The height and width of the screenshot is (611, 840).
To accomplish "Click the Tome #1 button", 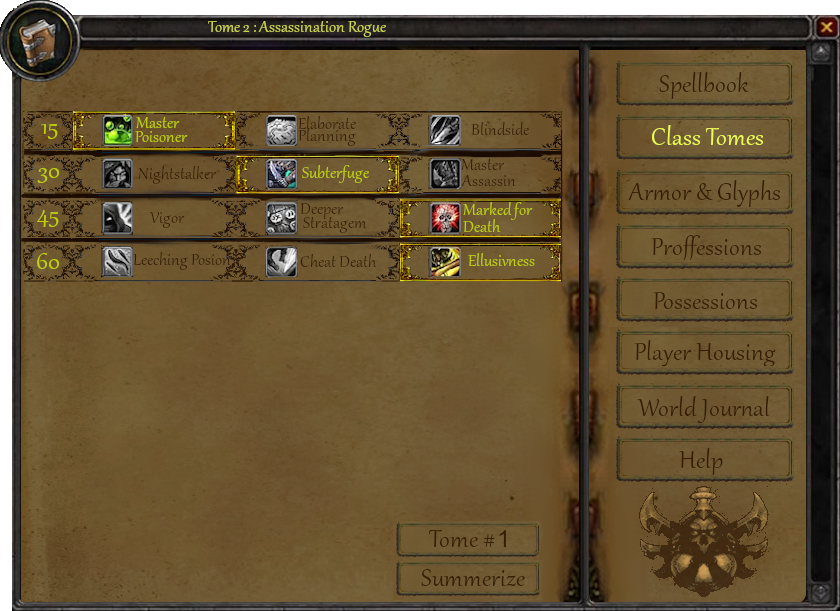I will click(x=468, y=540).
